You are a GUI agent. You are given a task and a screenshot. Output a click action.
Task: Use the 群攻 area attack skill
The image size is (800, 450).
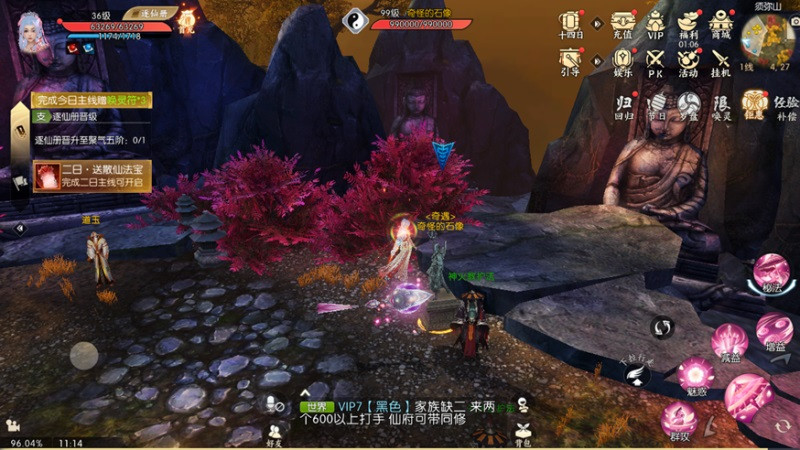pos(679,418)
